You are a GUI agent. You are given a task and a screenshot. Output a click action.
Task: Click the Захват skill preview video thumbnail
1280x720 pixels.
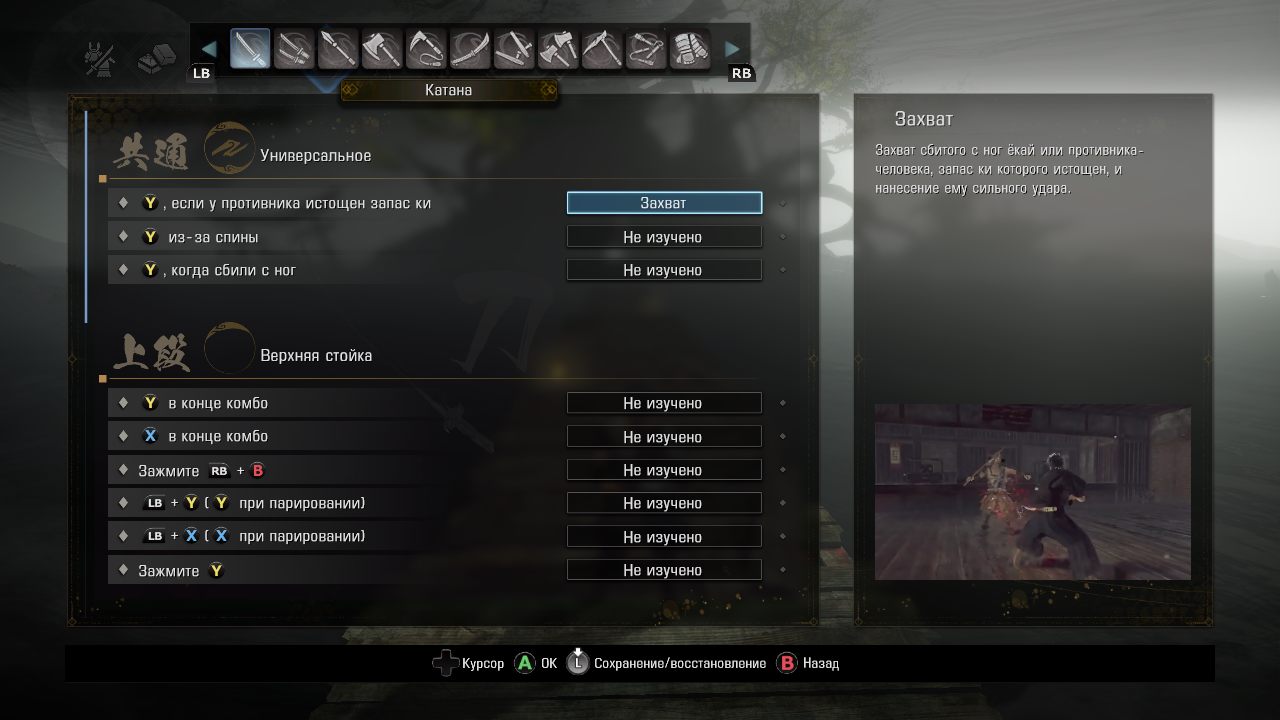(x=1032, y=492)
